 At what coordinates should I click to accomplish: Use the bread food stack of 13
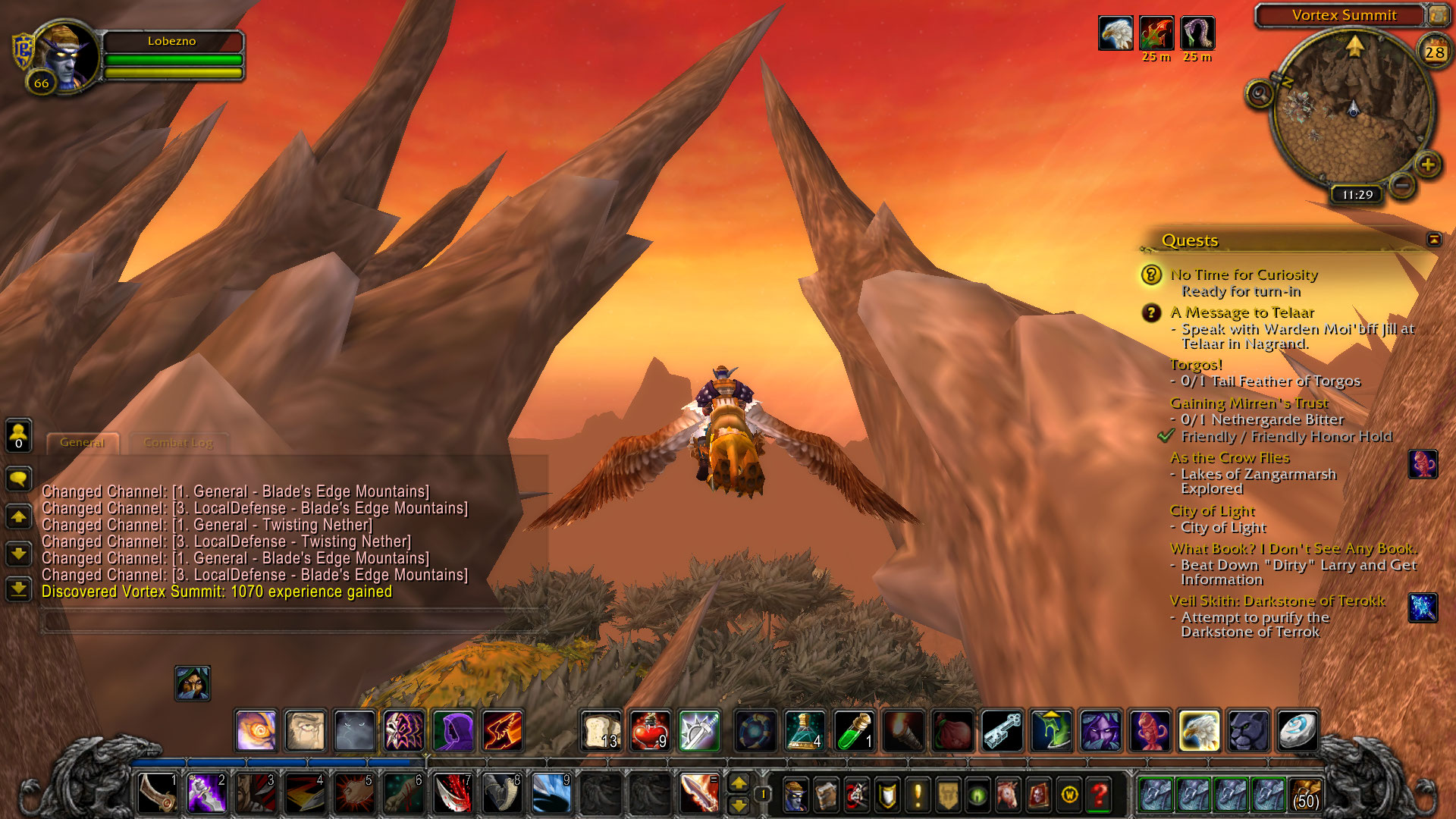pos(601,730)
